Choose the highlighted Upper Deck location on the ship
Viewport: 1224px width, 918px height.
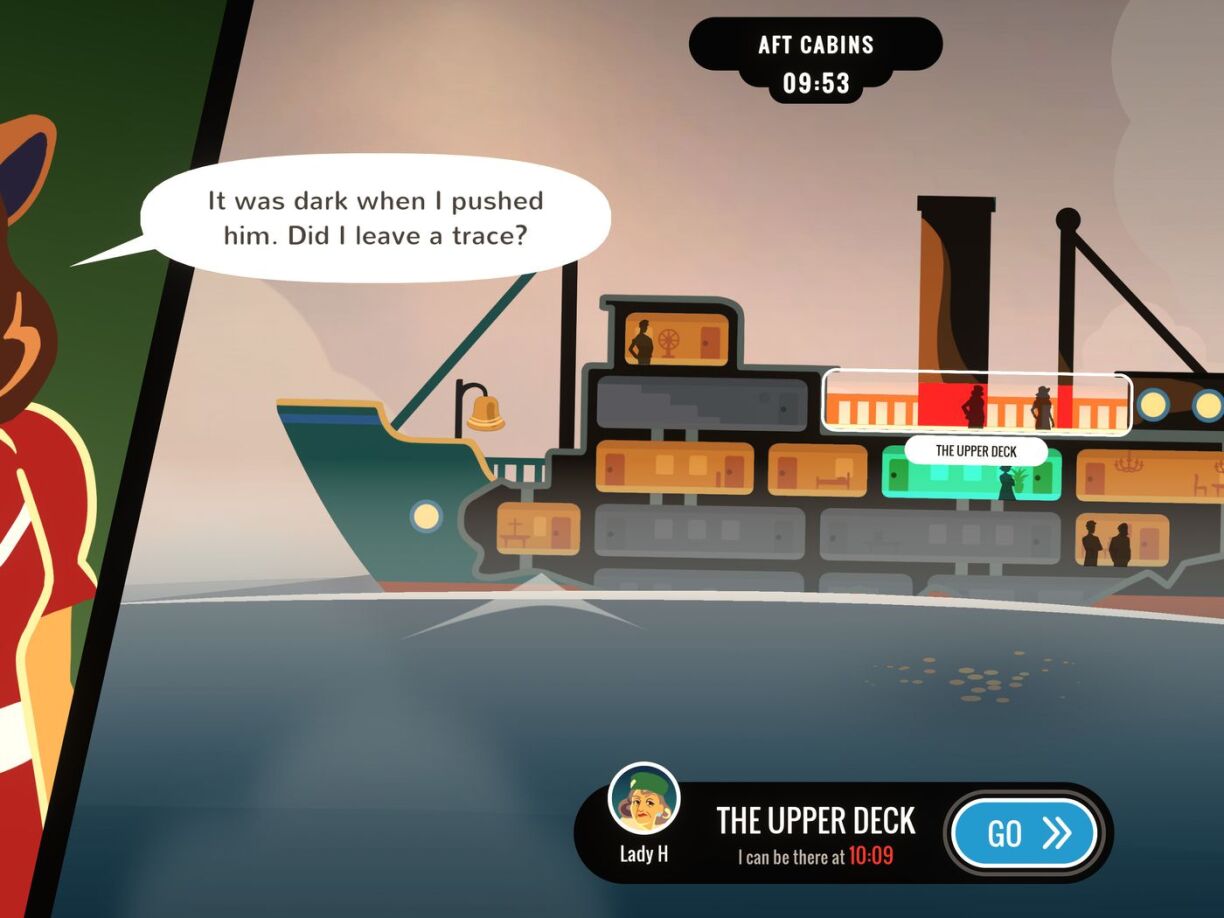(976, 403)
